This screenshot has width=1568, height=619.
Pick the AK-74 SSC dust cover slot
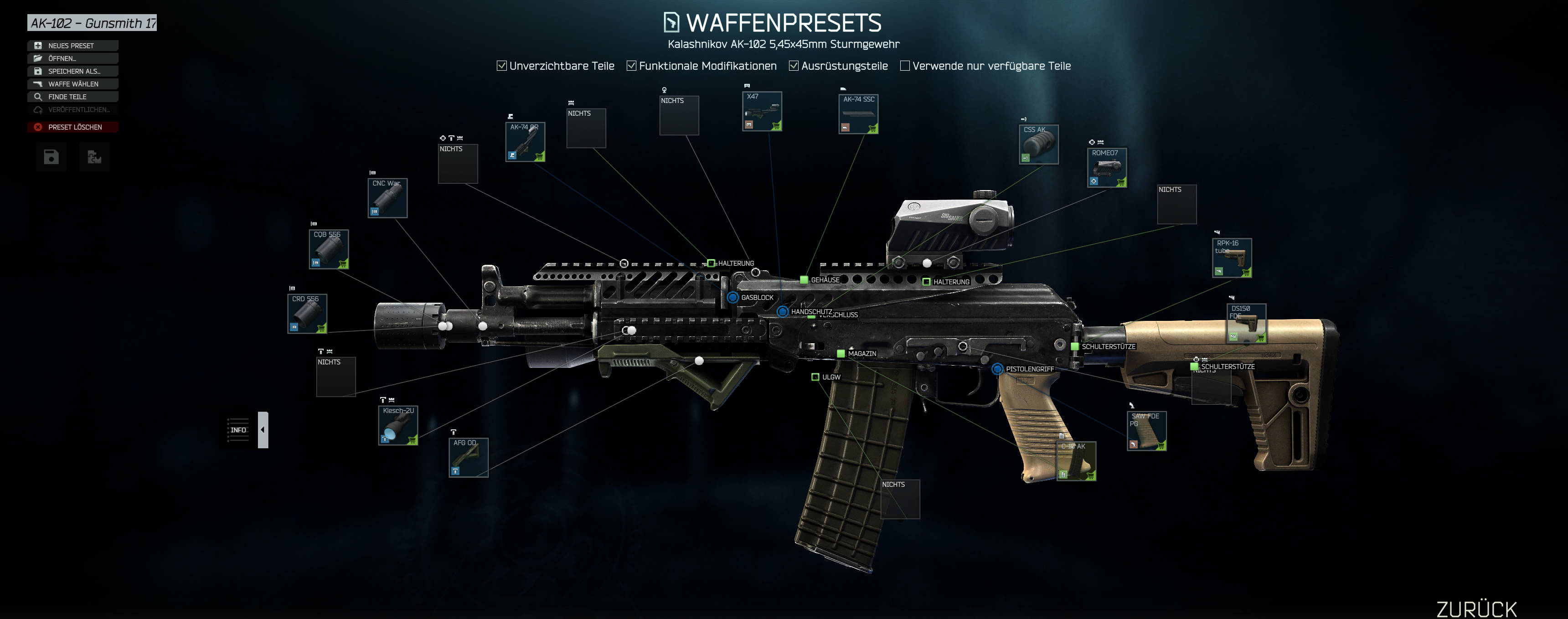(858, 114)
